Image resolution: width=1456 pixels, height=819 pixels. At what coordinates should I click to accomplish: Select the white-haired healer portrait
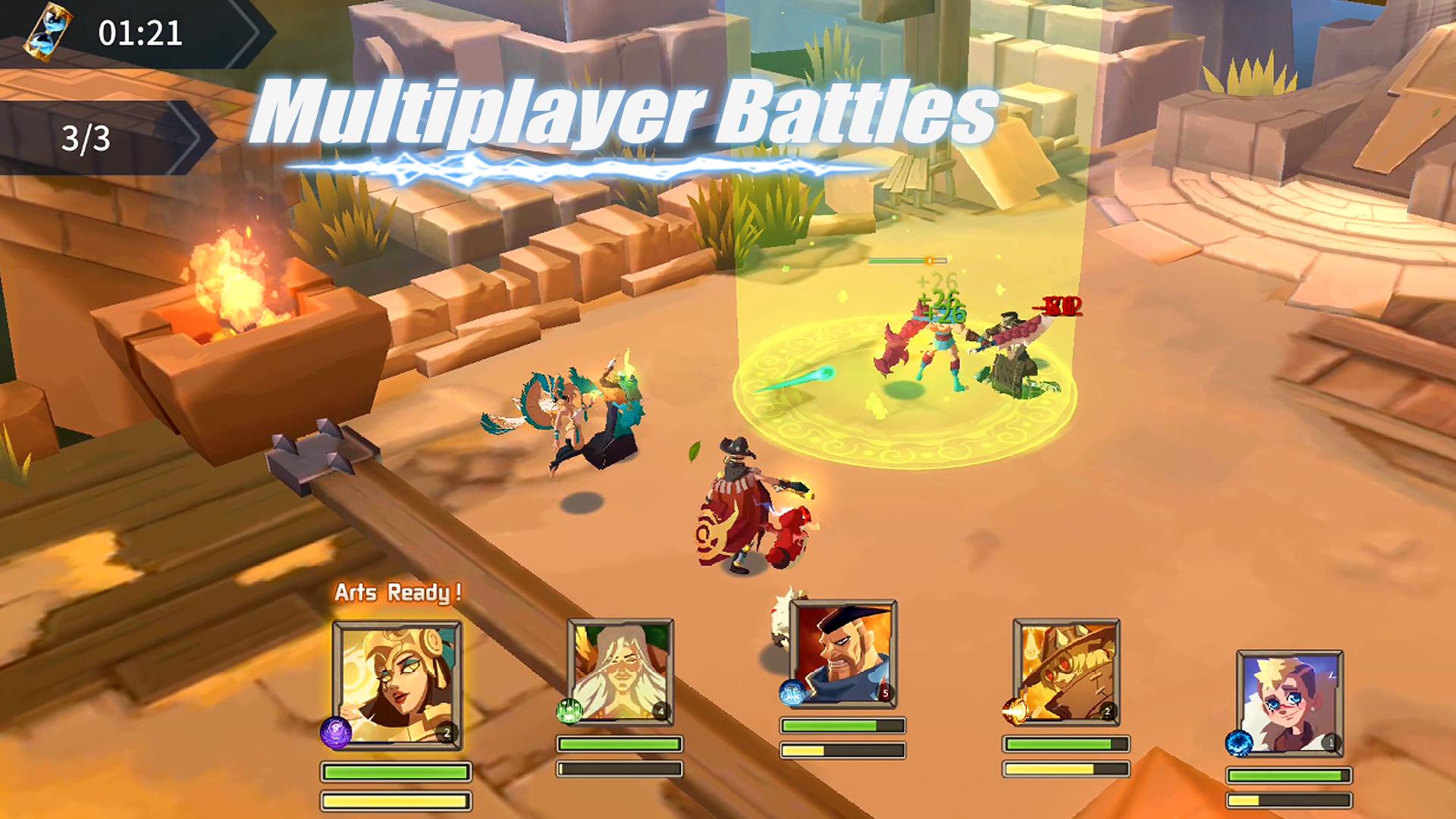tap(622, 667)
